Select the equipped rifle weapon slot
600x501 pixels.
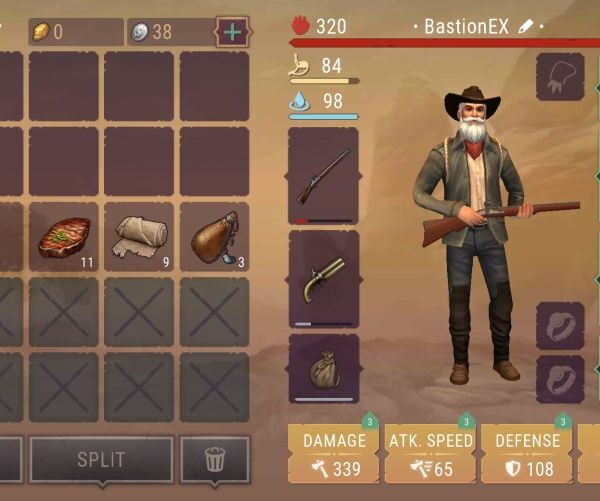[323, 175]
